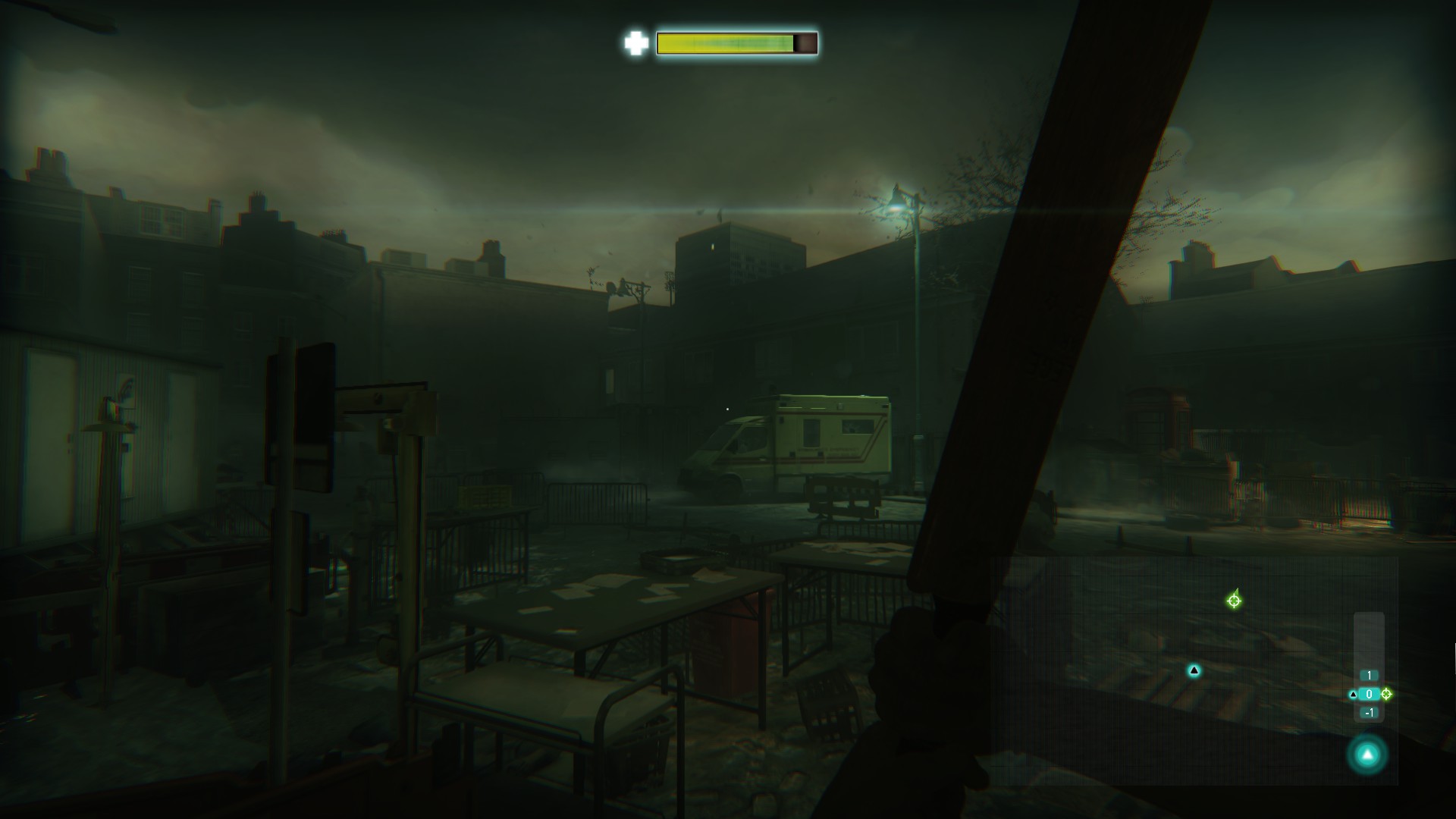Show floor -1 on the minimap
The width and height of the screenshot is (1456, 819).
(x=1369, y=713)
